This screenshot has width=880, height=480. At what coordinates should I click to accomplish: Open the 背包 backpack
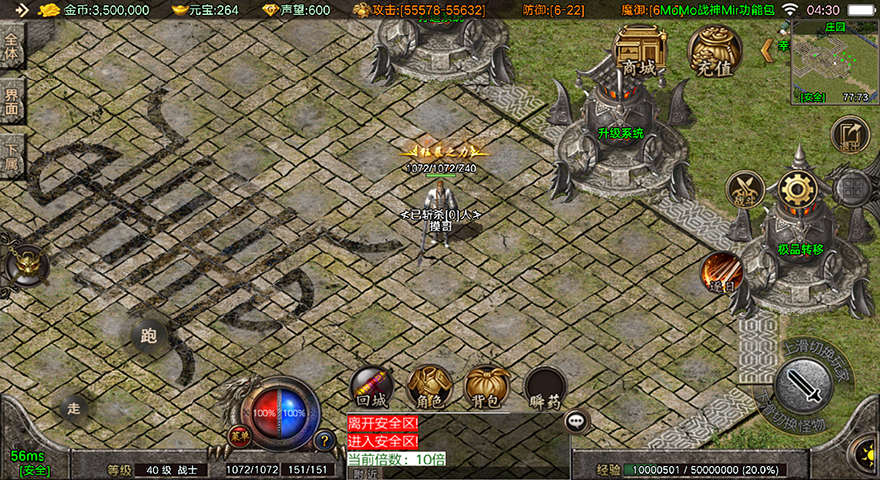[x=487, y=387]
